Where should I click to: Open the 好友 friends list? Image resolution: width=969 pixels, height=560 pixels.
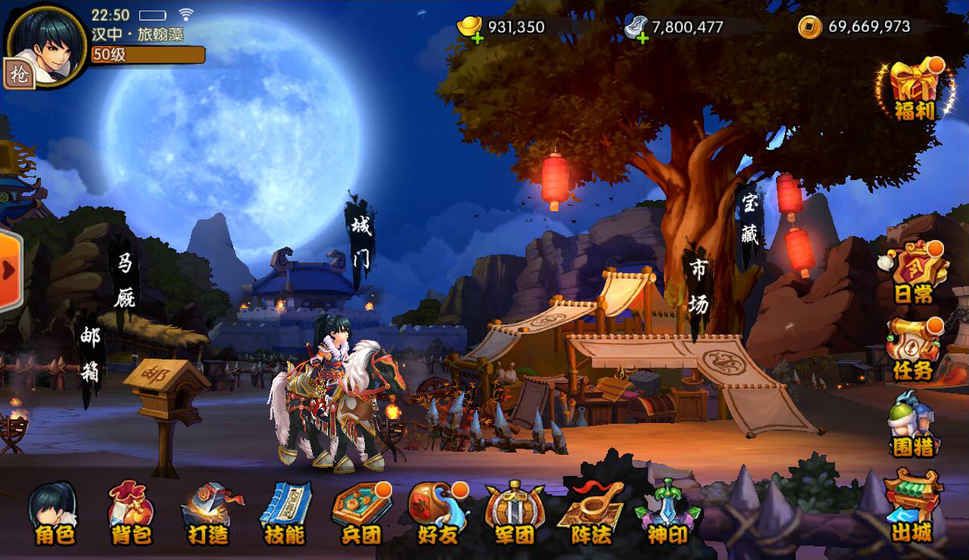tap(436, 513)
